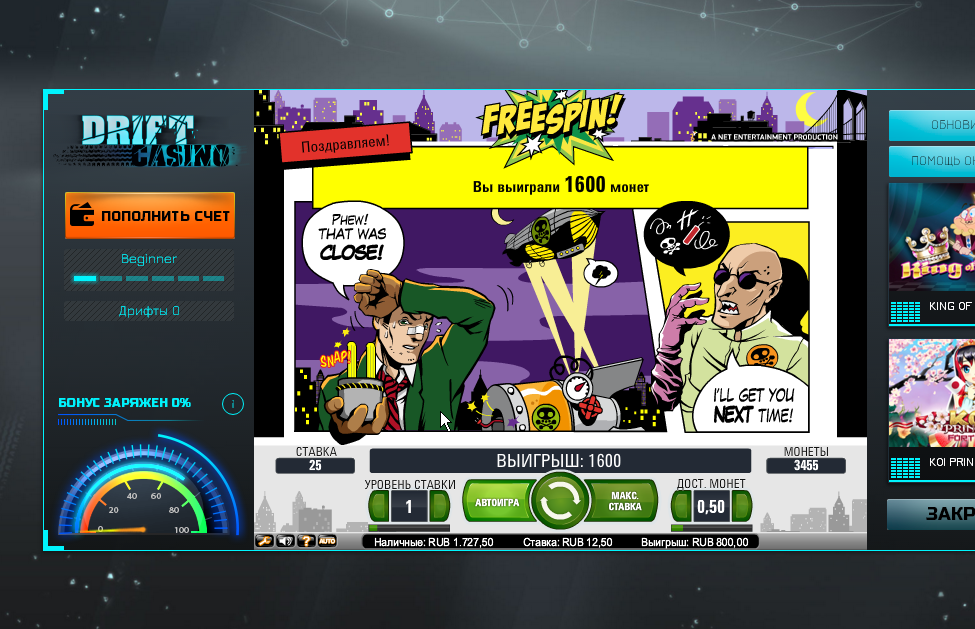975x629 pixels.
Task: Lower the coin value (Дост. монет)
Action: 681,506
